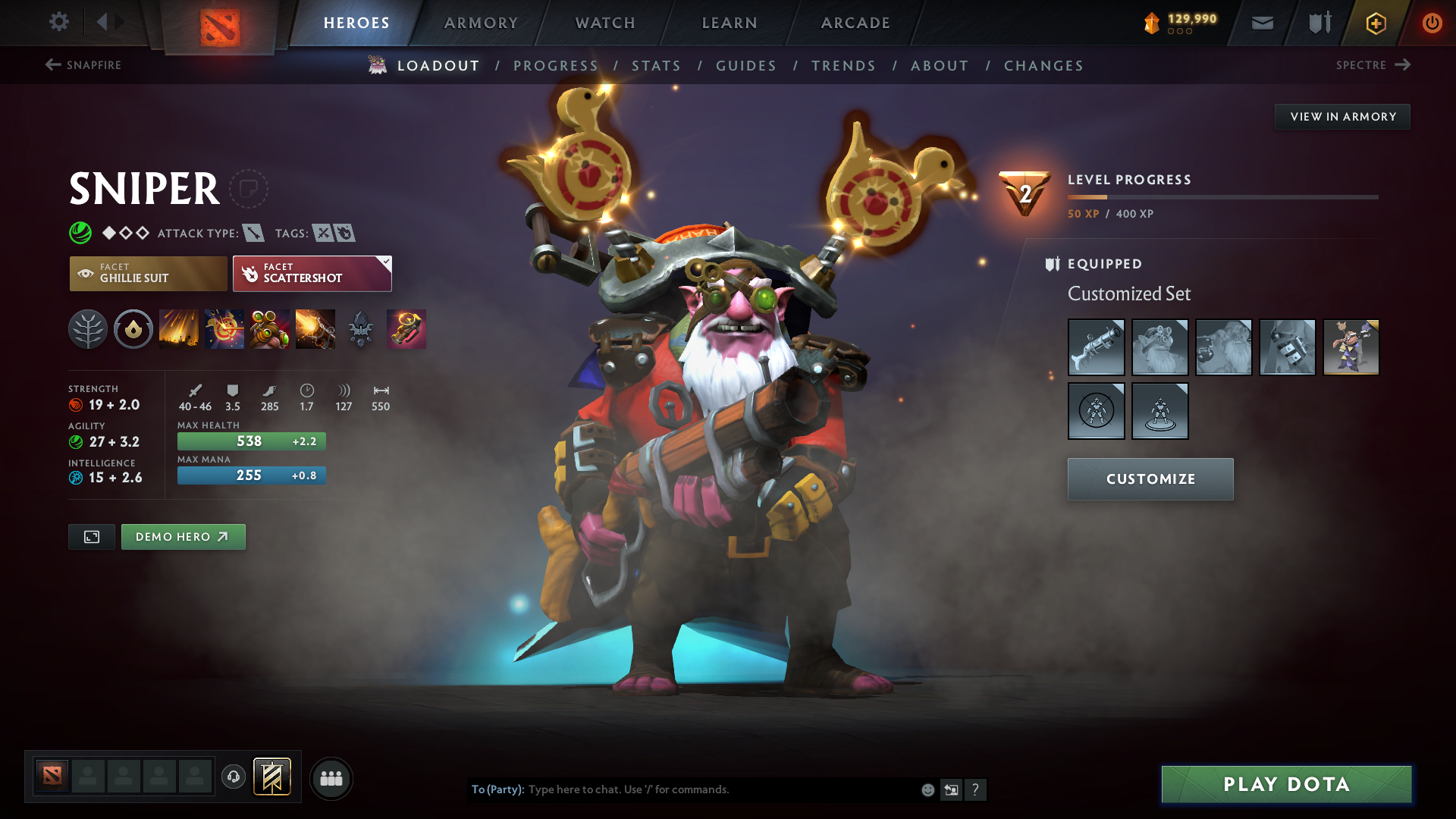Switch to the Stats tab

coord(657,66)
